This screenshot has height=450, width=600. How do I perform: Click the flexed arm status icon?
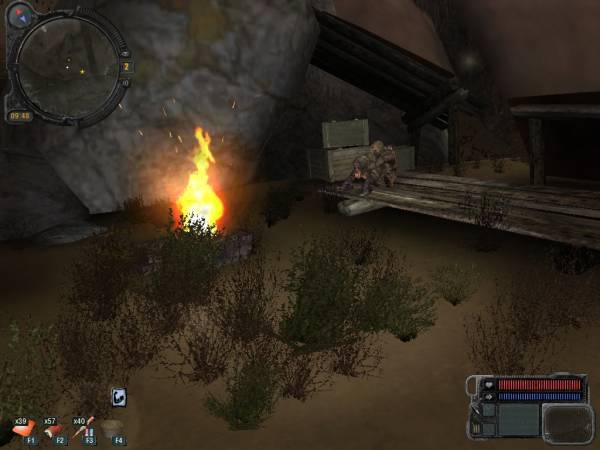pyautogui.click(x=118, y=397)
